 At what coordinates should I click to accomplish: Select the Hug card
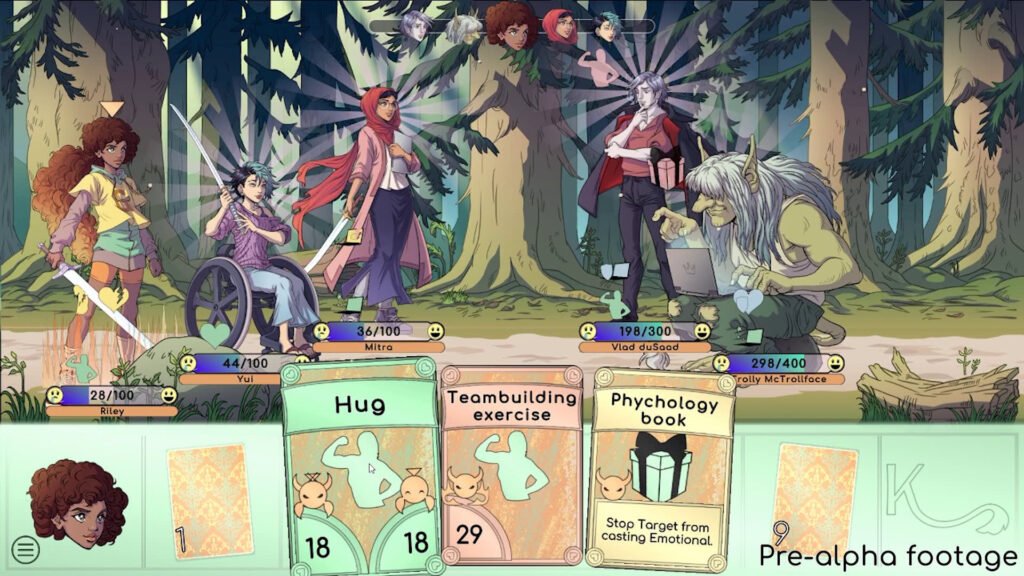pyautogui.click(x=361, y=470)
